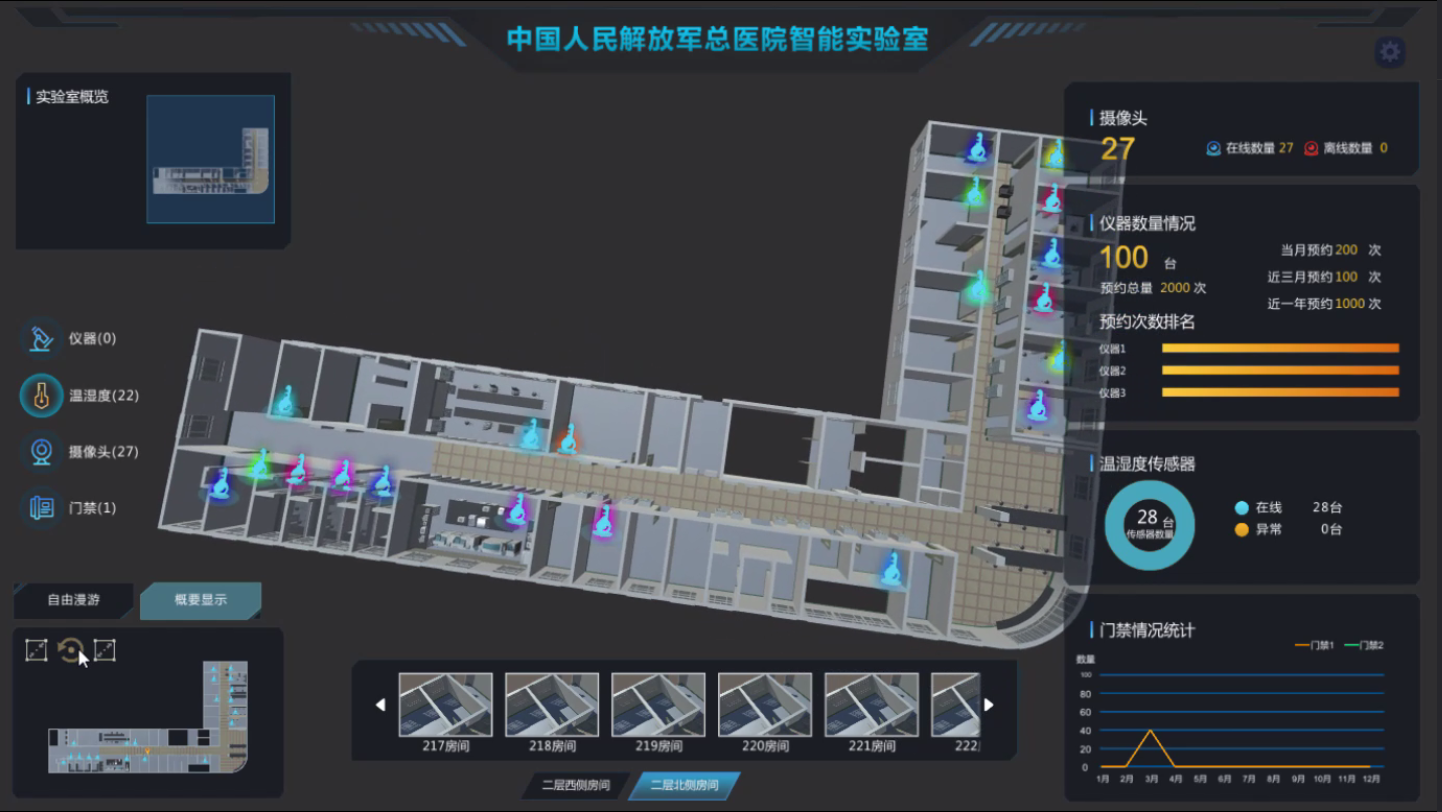Select the 摄像头 (cameras) sidebar icon
The width and height of the screenshot is (1442, 812).
pyautogui.click(x=39, y=452)
